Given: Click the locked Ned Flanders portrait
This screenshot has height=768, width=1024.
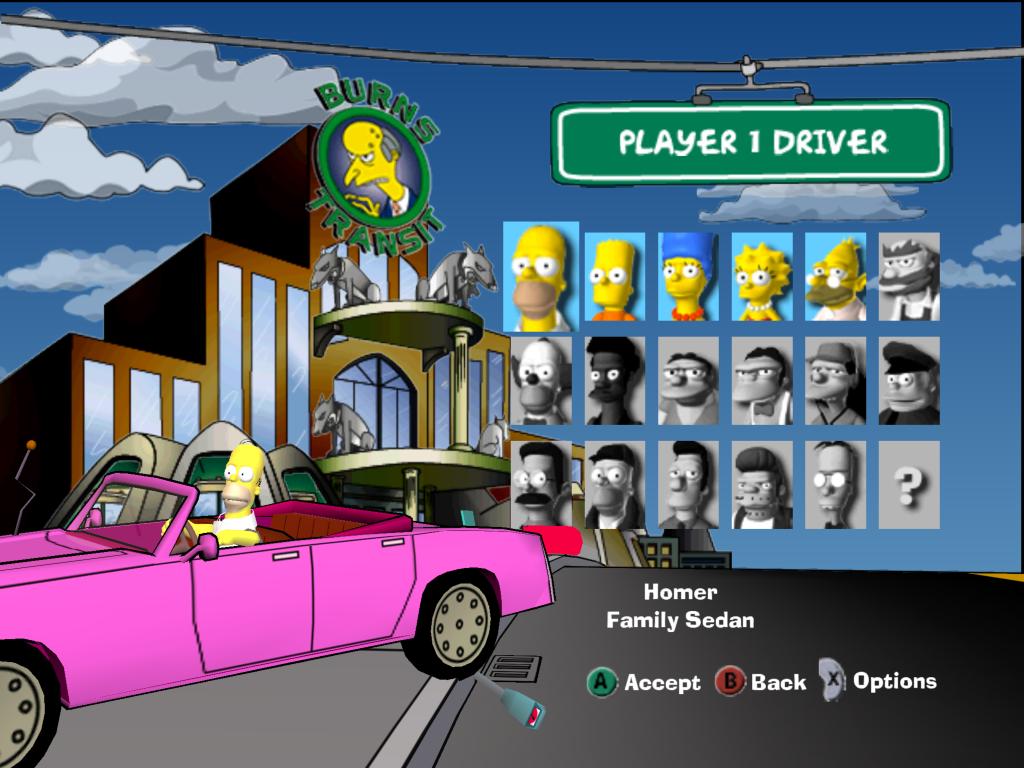Looking at the screenshot, I should (x=541, y=485).
